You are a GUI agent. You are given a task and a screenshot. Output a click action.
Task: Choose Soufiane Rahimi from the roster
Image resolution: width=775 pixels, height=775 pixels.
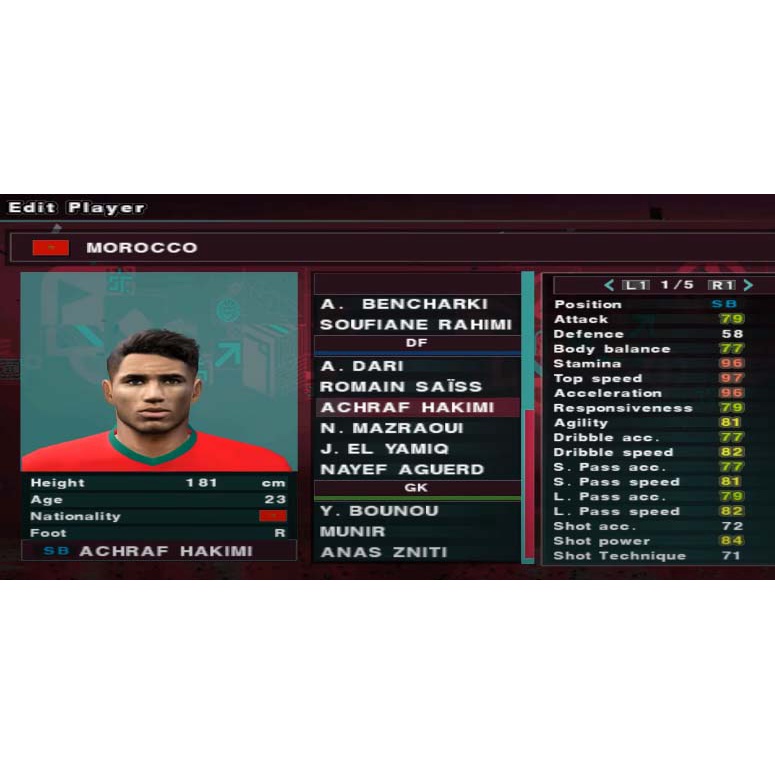point(417,325)
